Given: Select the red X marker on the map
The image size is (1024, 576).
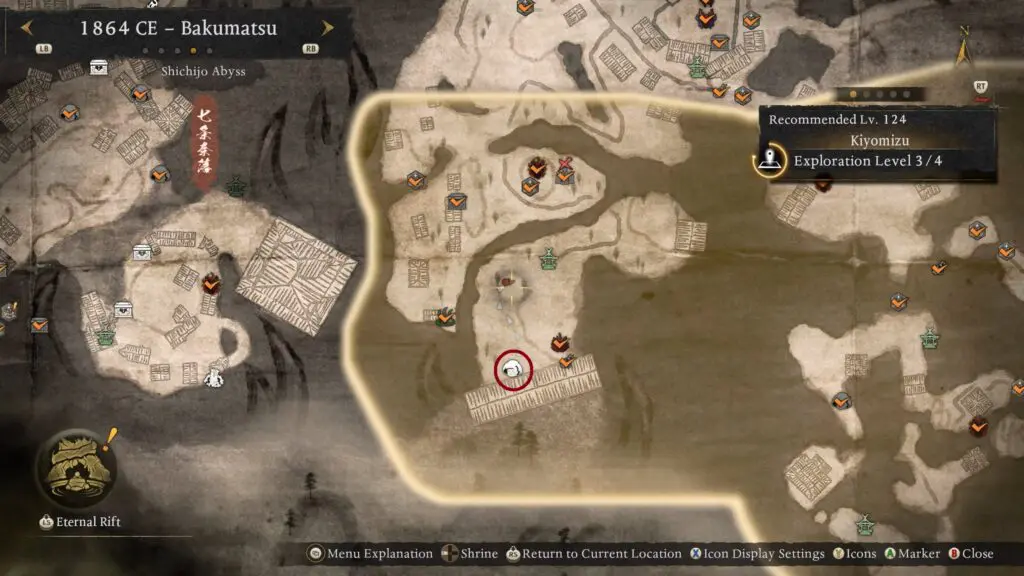Looking at the screenshot, I should tap(566, 163).
